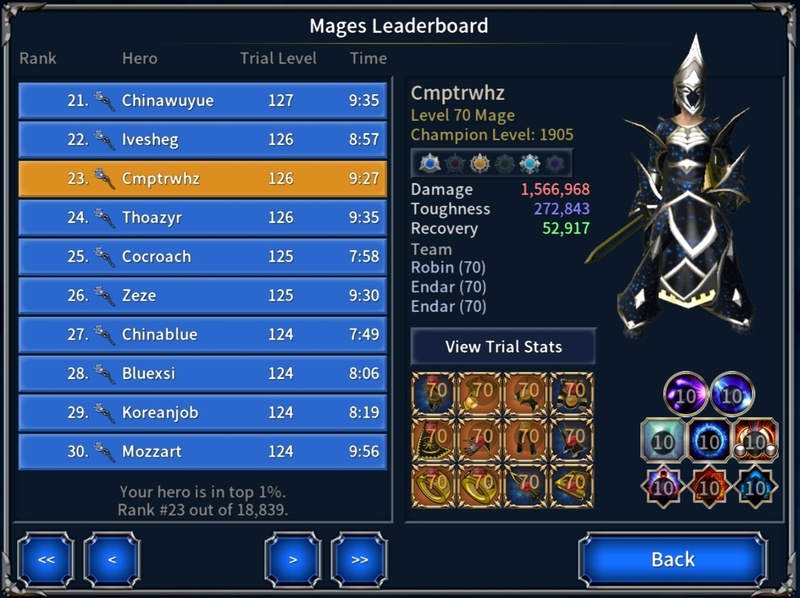The height and width of the screenshot is (598, 800).
Task: Select Zeze's rank 26 row
Action: (202, 296)
